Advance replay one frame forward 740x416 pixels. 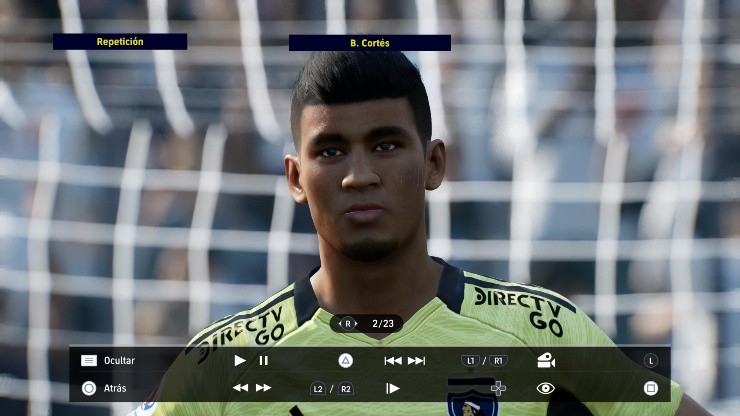point(393,388)
